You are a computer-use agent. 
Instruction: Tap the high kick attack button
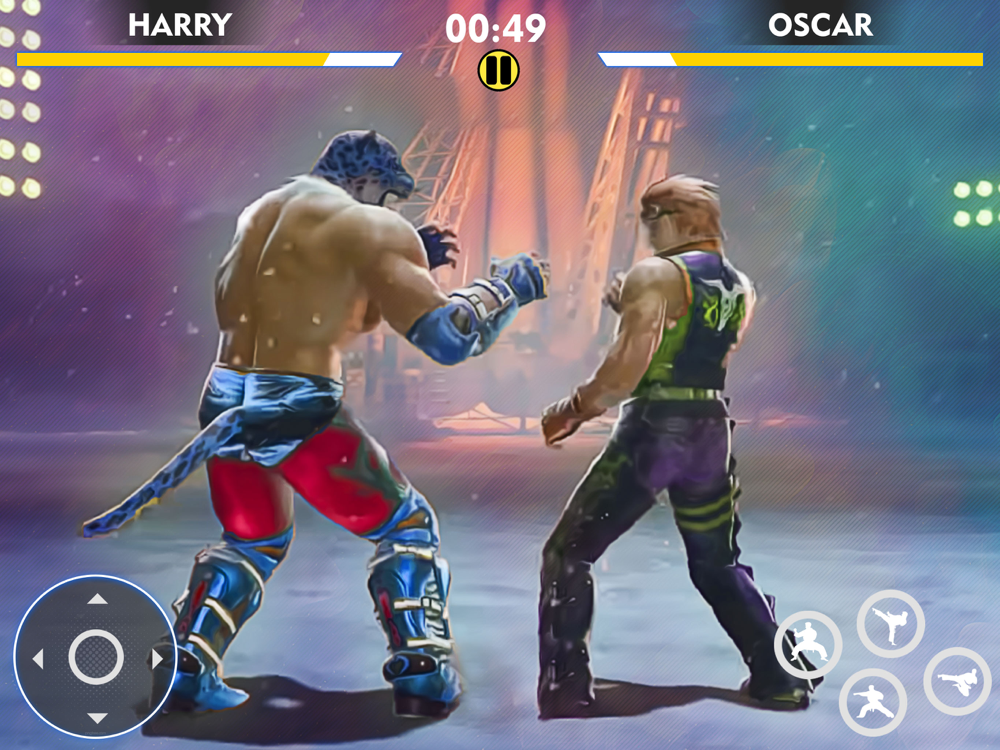[x=890, y=624]
